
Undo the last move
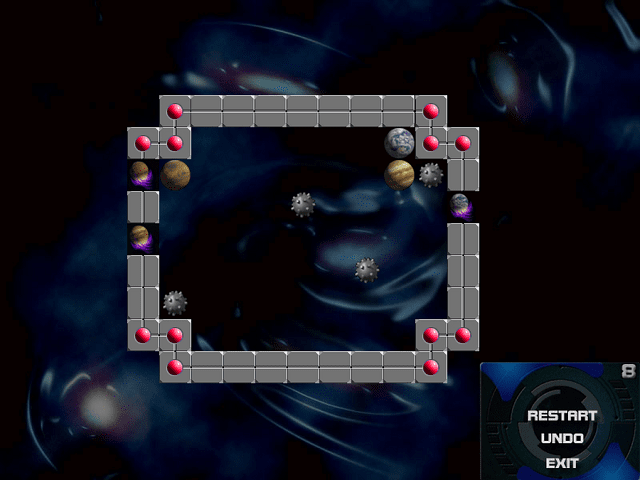tap(562, 439)
